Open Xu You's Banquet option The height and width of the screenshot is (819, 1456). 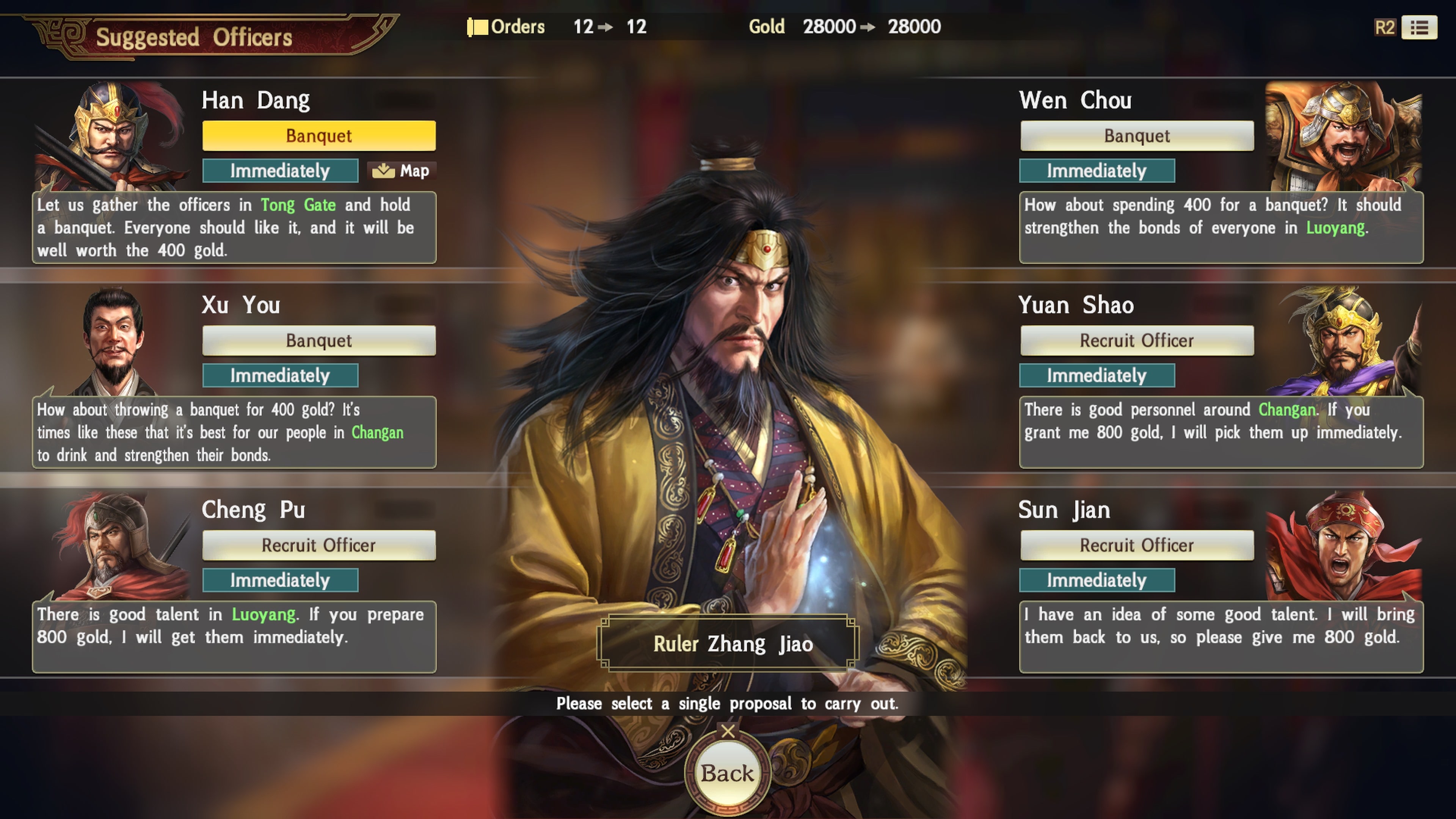[x=318, y=340]
